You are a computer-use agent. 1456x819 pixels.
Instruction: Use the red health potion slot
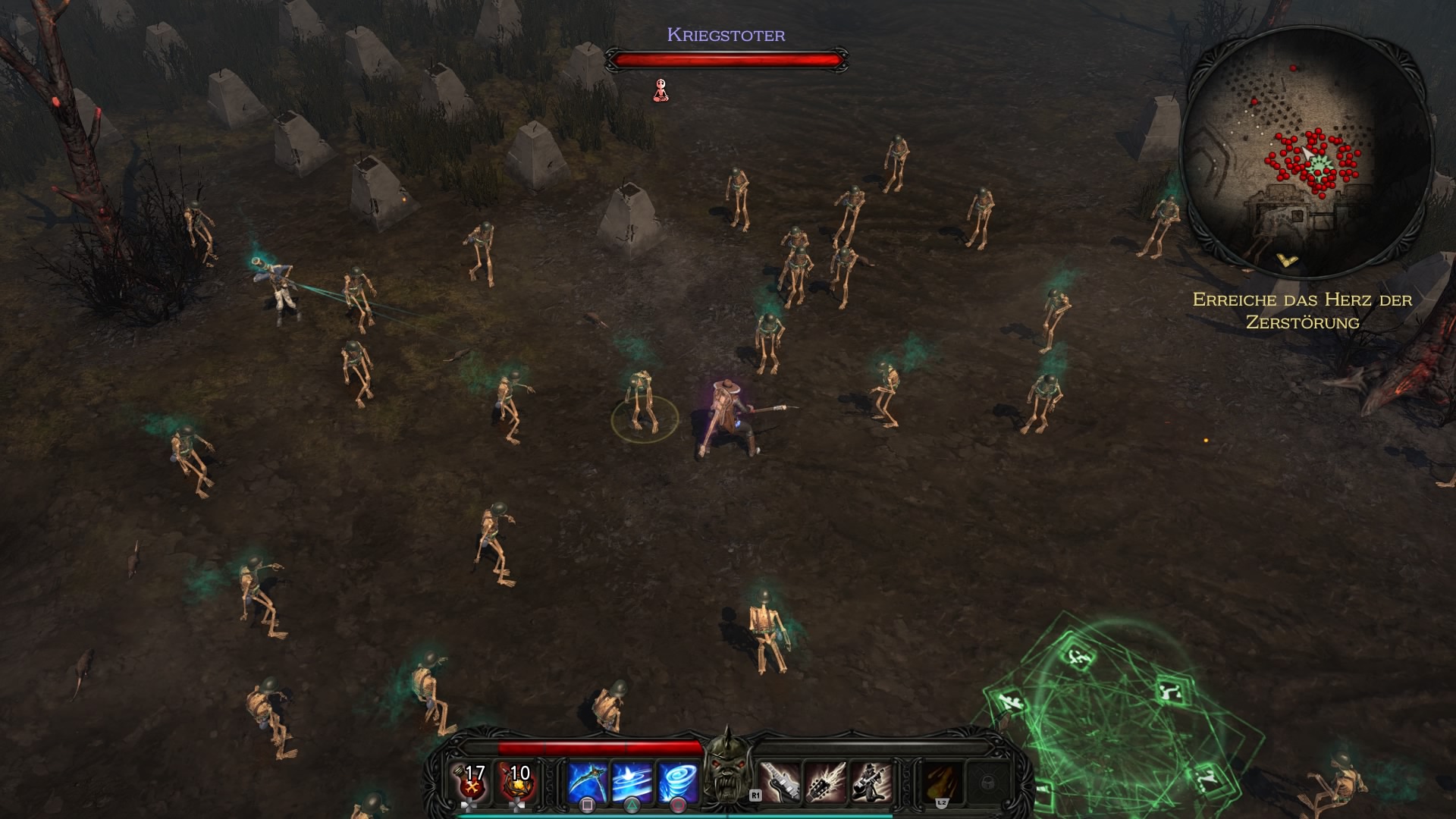pos(473,783)
